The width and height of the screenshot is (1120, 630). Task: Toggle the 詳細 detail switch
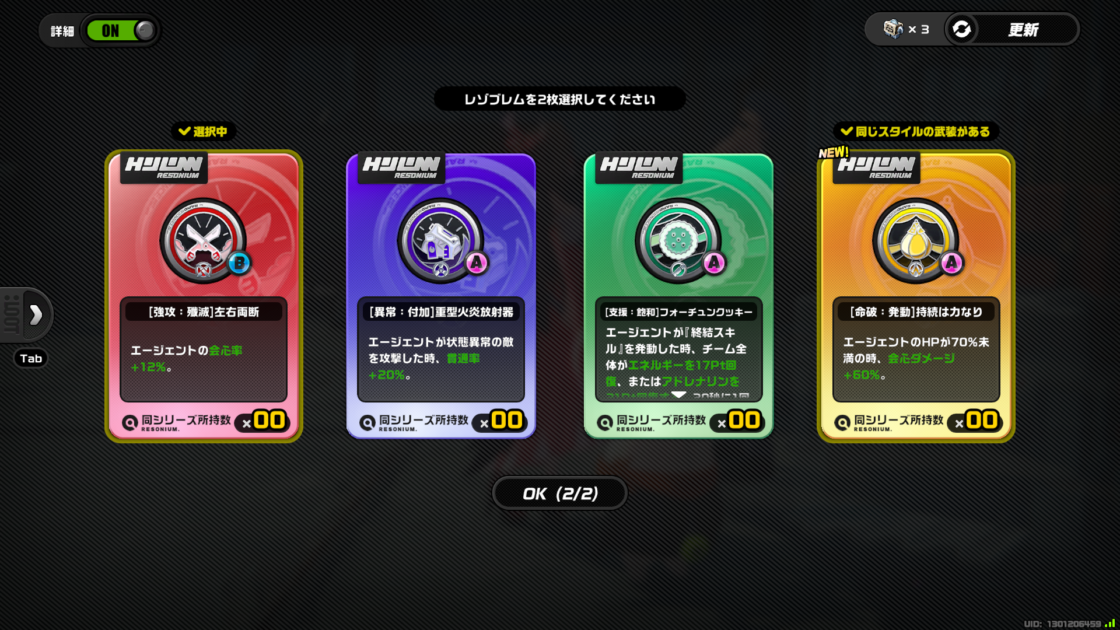(x=120, y=30)
